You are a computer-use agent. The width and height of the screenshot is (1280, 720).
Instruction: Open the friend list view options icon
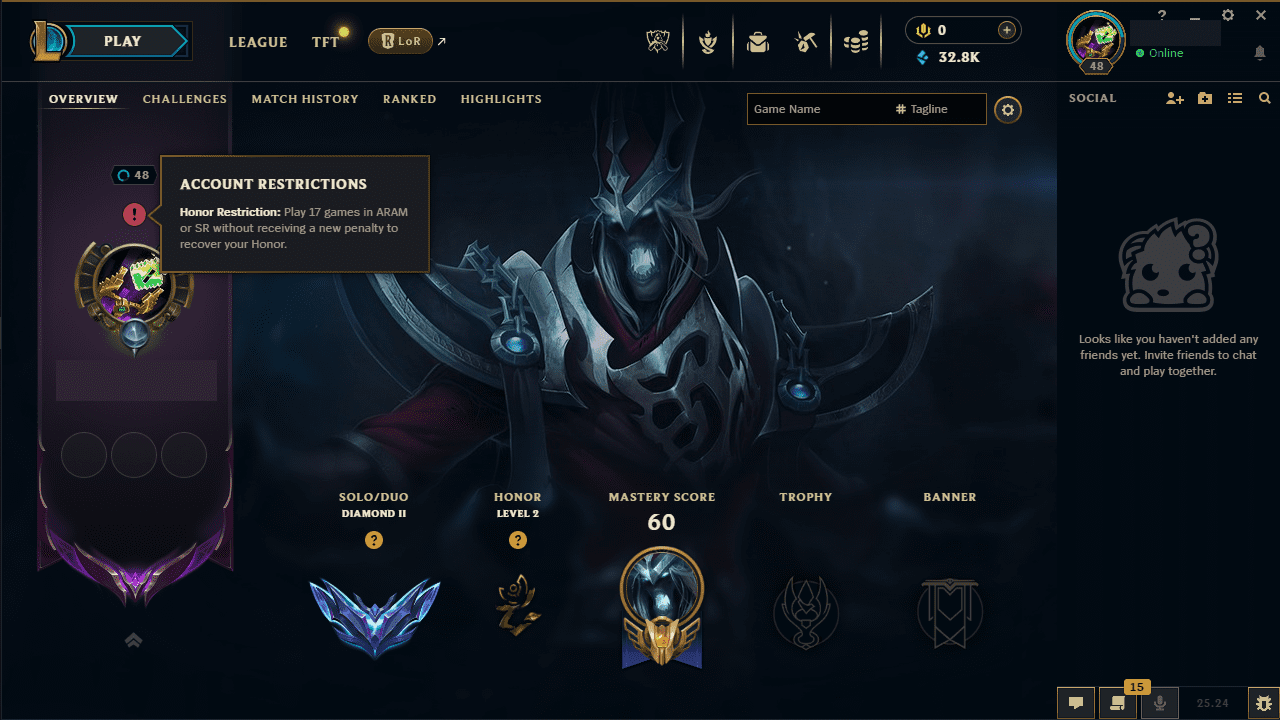1235,98
